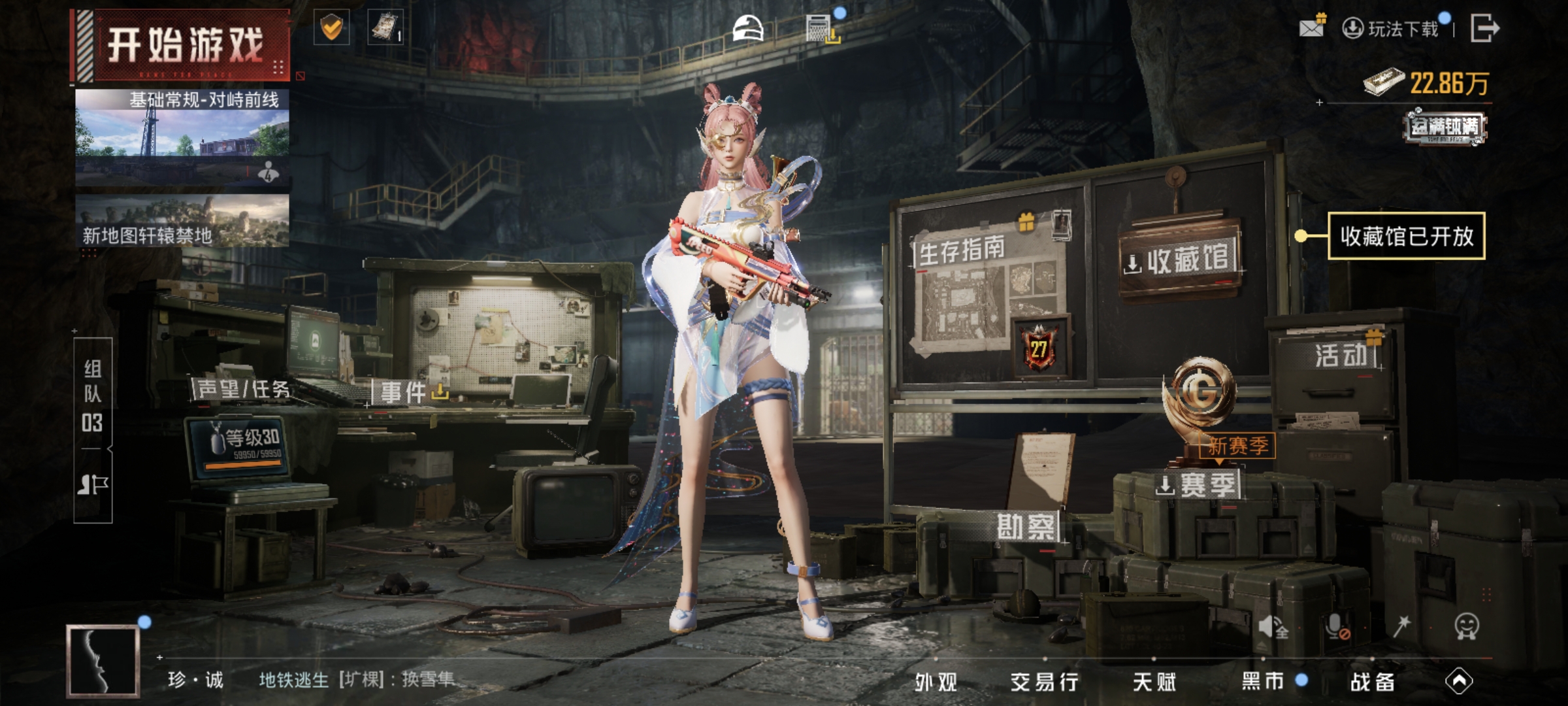Switch to the 外观 appearance tab
Screen dimensions: 1568x706
[x=936, y=682]
